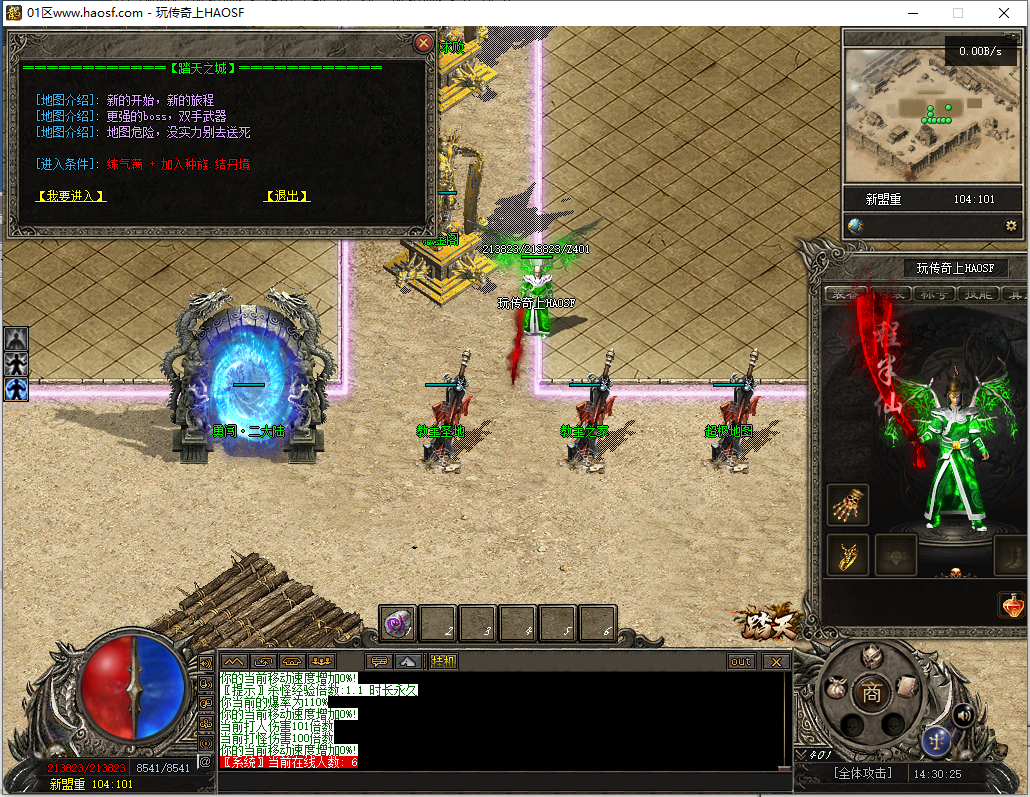This screenshot has height=797, width=1030.
Task: Click the globe icon under the minimap
Action: coord(856,226)
